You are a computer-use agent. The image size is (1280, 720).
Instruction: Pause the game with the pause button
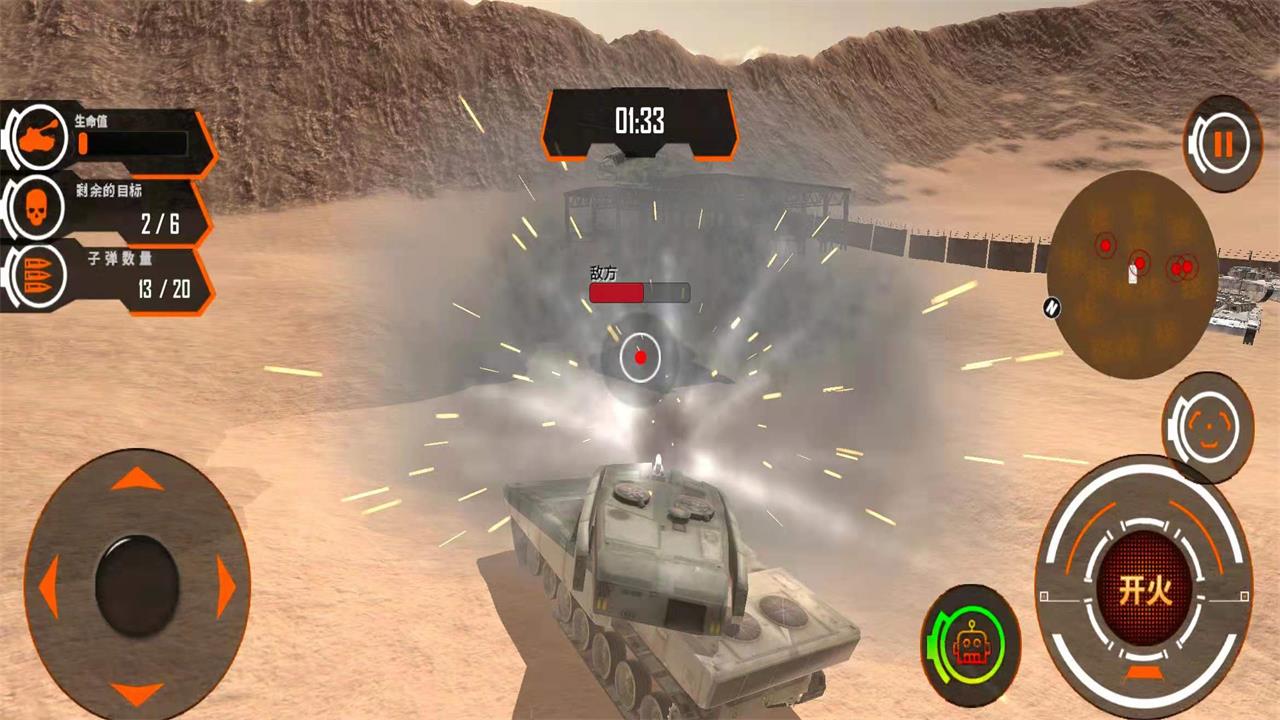(1222, 145)
